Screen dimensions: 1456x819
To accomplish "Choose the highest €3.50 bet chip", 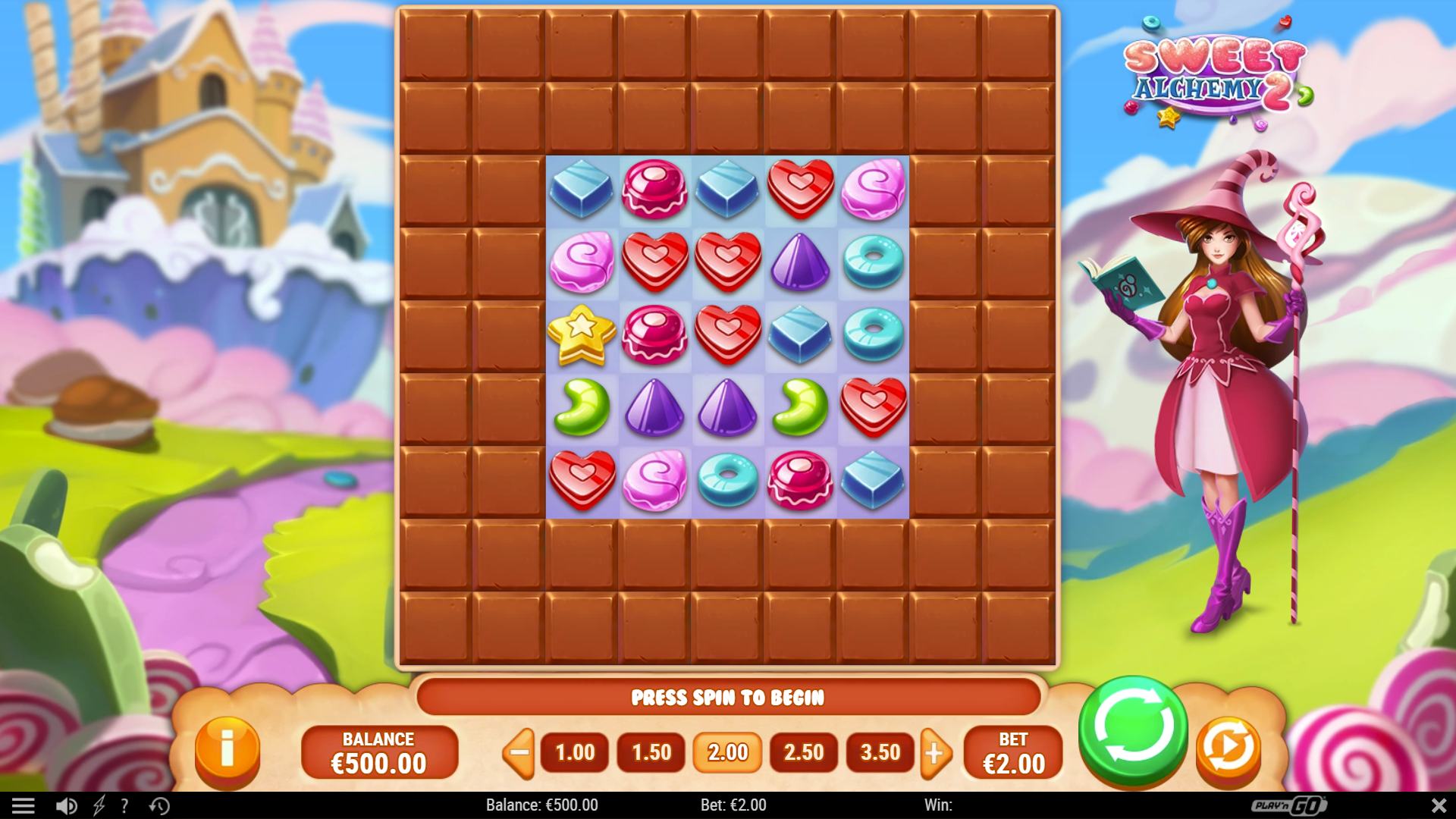I will (x=880, y=753).
